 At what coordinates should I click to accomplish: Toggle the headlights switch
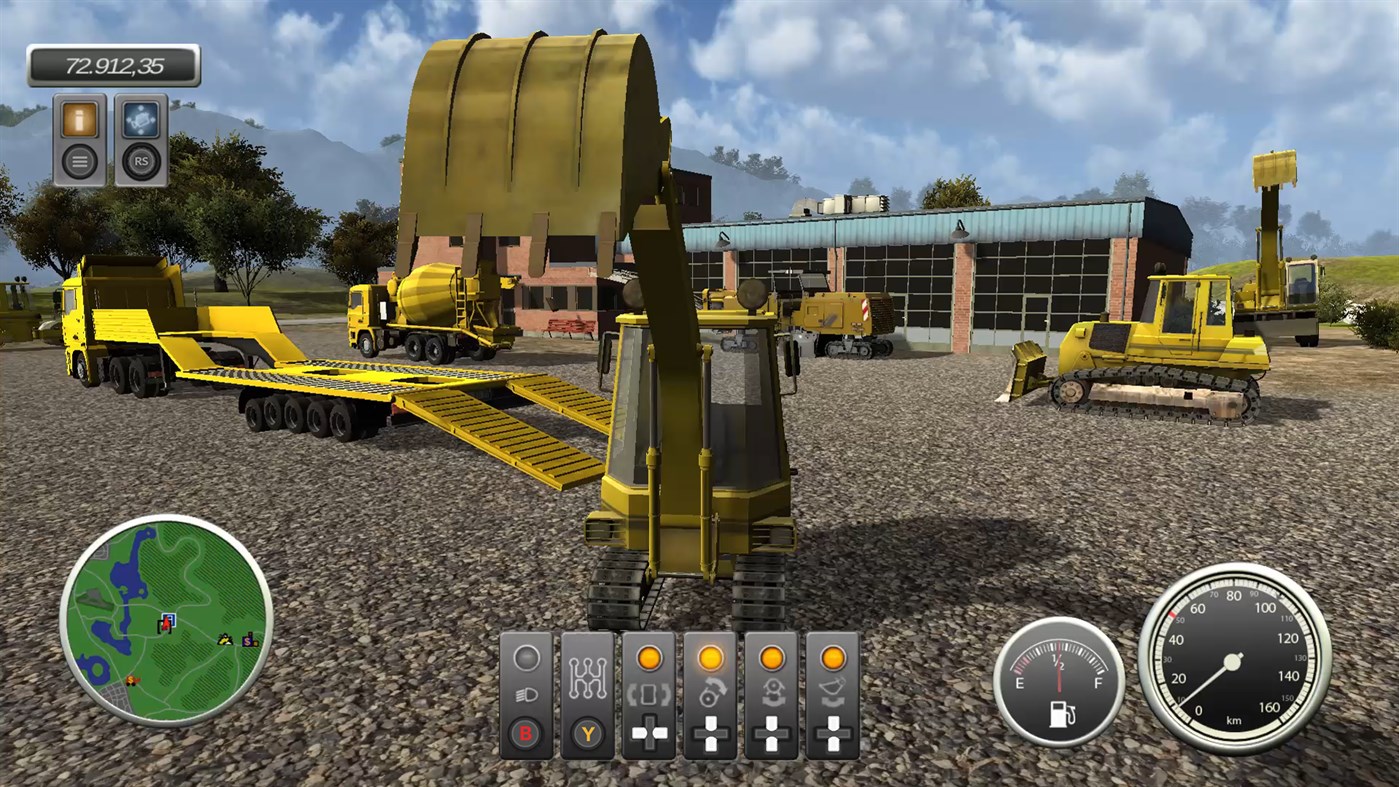[526, 693]
